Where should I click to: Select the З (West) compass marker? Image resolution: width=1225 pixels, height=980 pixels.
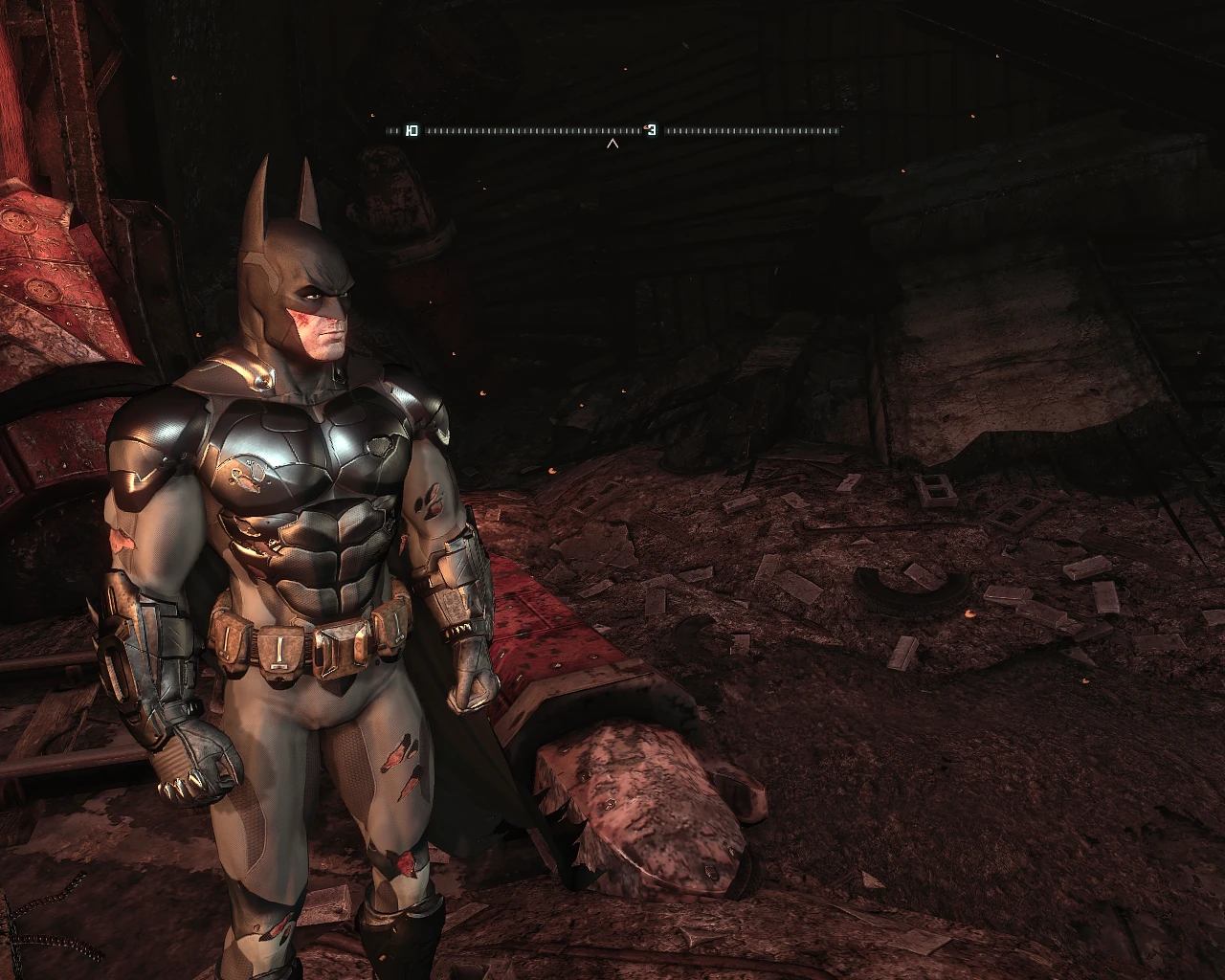pyautogui.click(x=652, y=129)
